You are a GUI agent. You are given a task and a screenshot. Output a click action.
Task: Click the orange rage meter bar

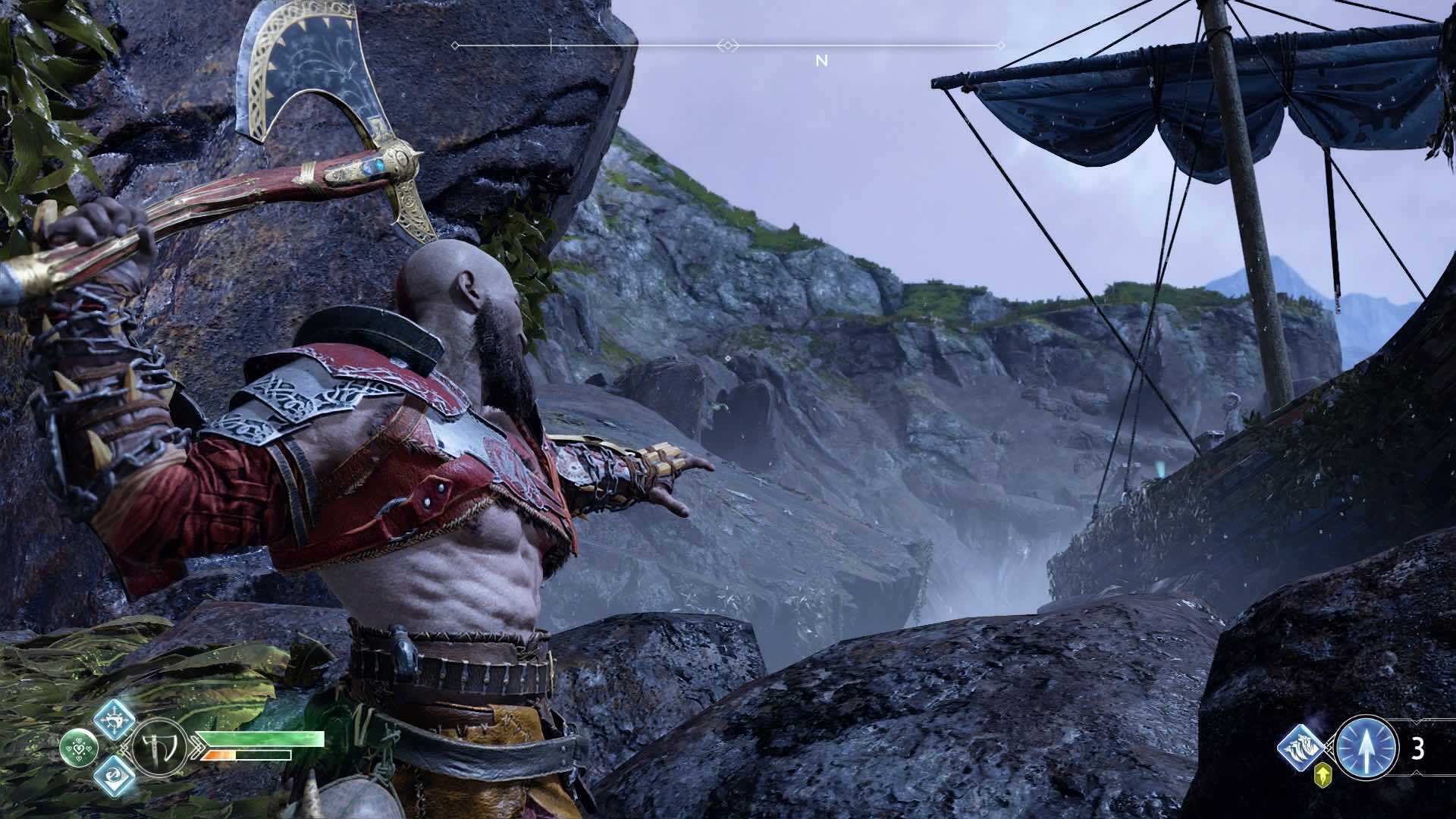tap(220, 755)
